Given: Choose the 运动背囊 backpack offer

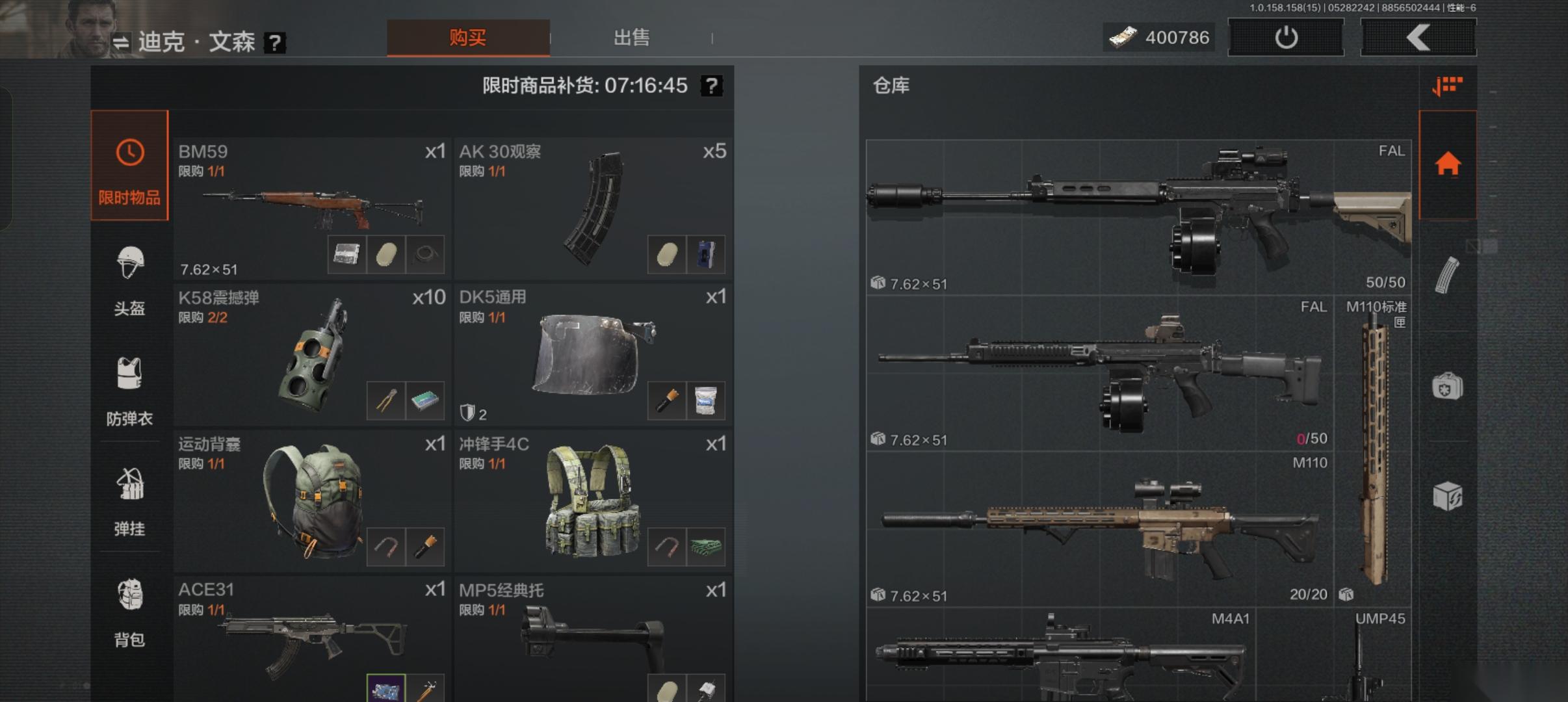Looking at the screenshot, I should (x=312, y=500).
